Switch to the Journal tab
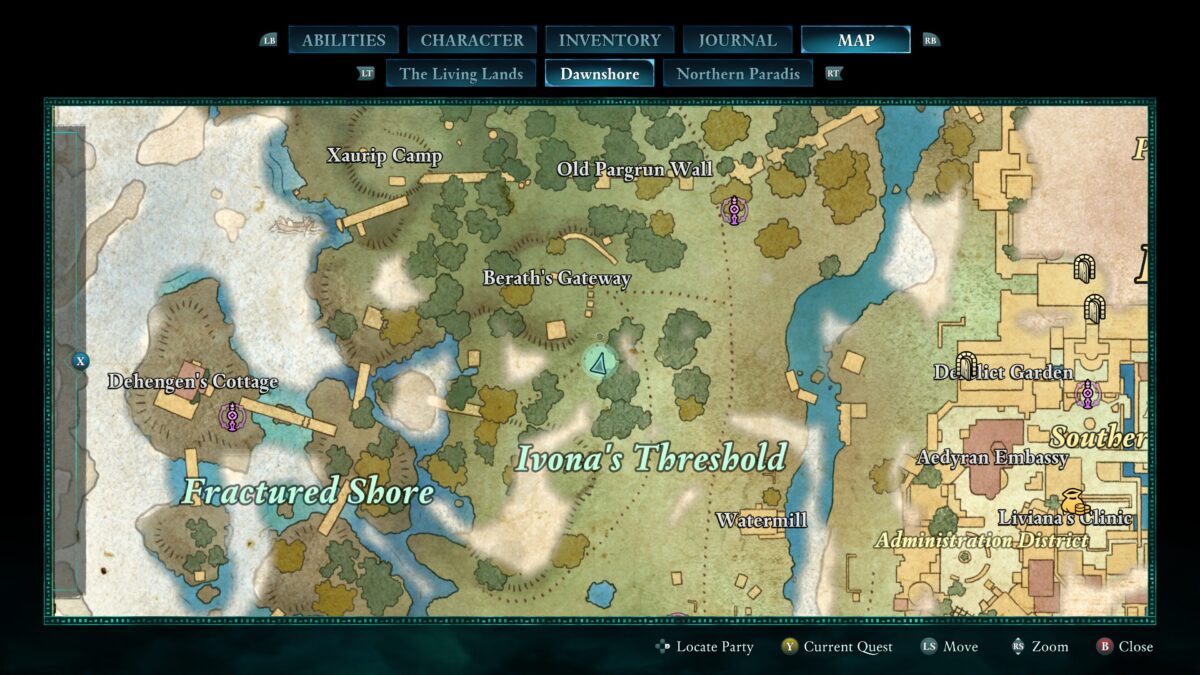The width and height of the screenshot is (1200, 675). pos(737,40)
